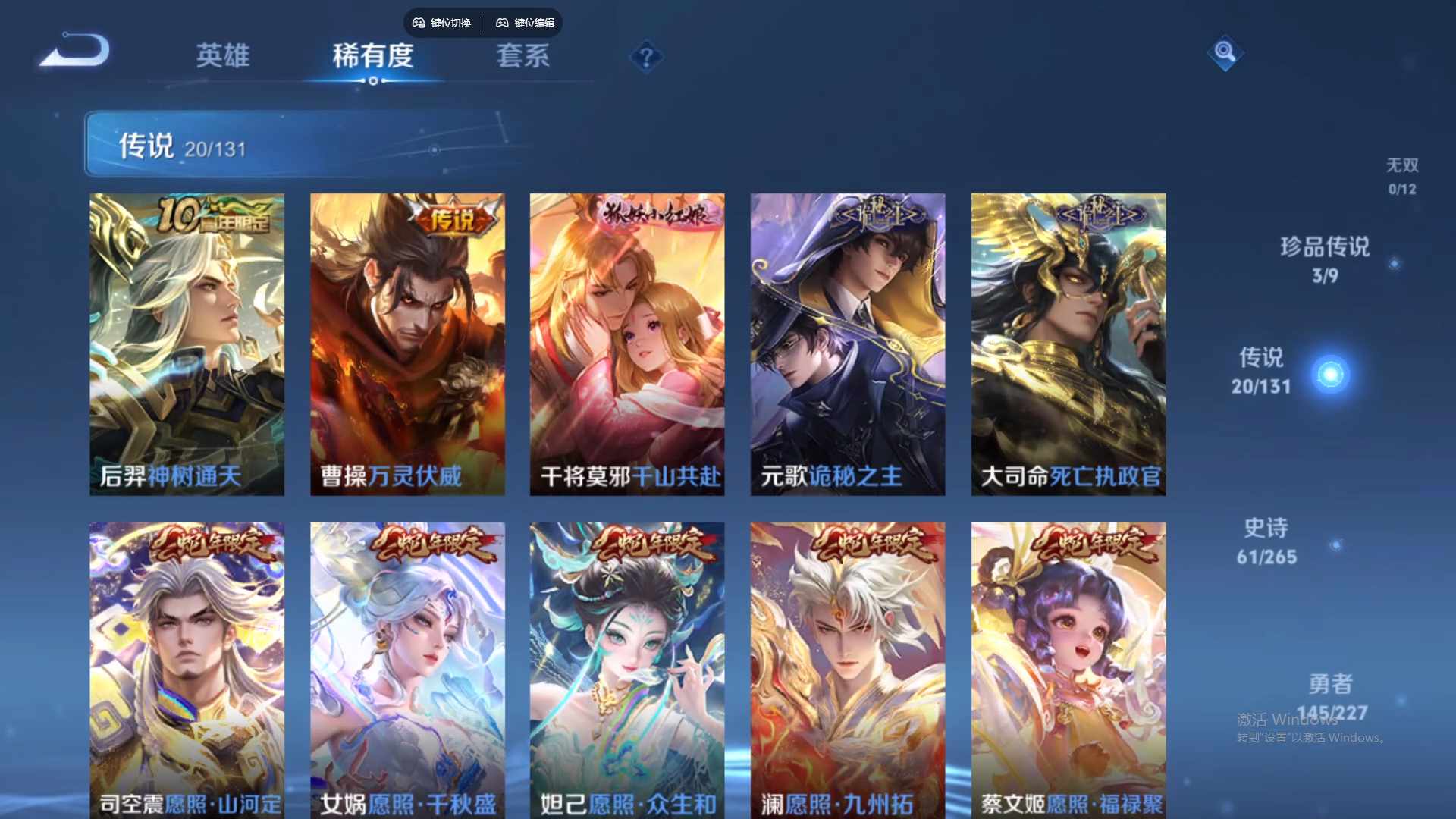Open the search magnifier icon
This screenshot has height=819, width=1456.
click(1224, 53)
